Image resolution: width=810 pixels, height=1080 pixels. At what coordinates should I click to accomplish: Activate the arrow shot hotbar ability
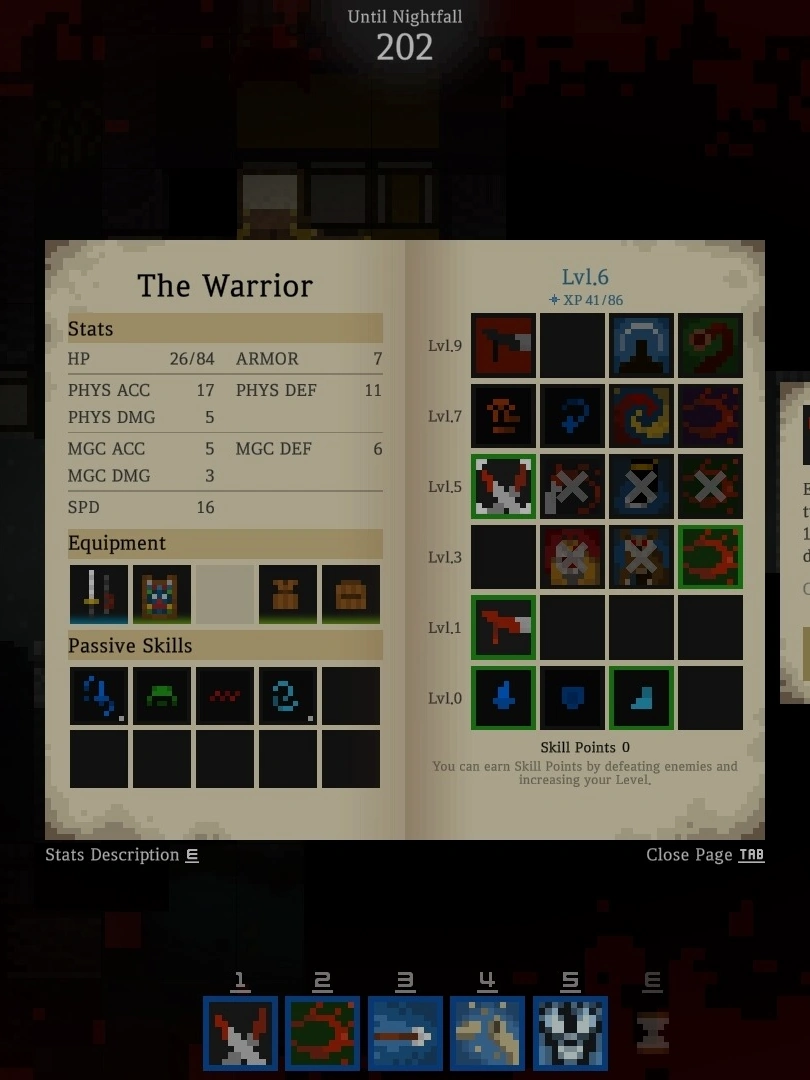point(405,1033)
